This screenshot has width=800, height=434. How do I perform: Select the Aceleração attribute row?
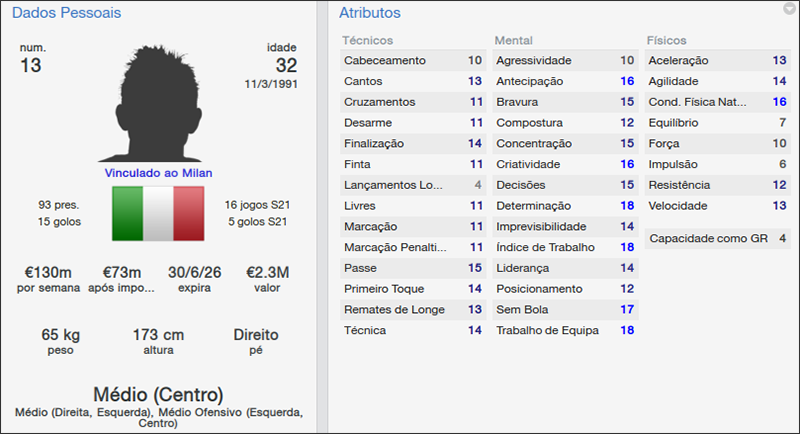point(717,61)
